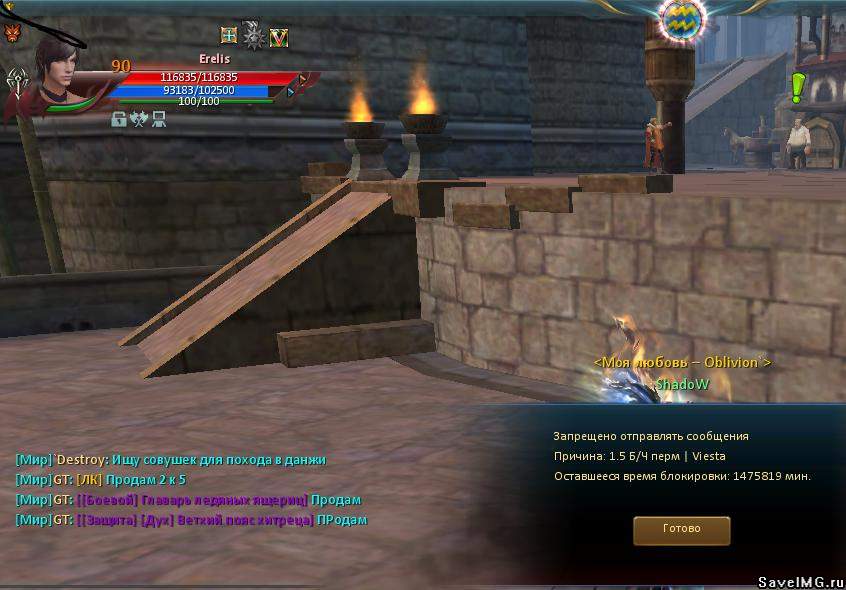Viewport: 846px width, 590px height.
Task: Click the green exclamation mark notification
Action: point(797,87)
